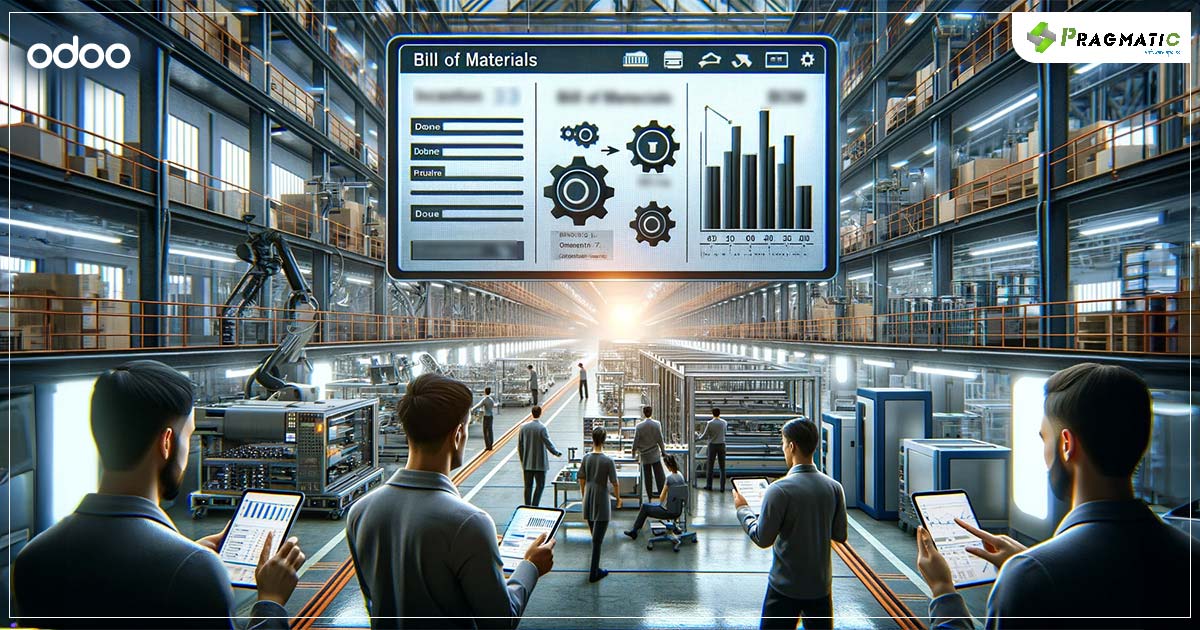The image size is (1200, 630).
Task: Click the building icon in the Bill of Materials header
Action: pyautogui.click(x=635, y=60)
